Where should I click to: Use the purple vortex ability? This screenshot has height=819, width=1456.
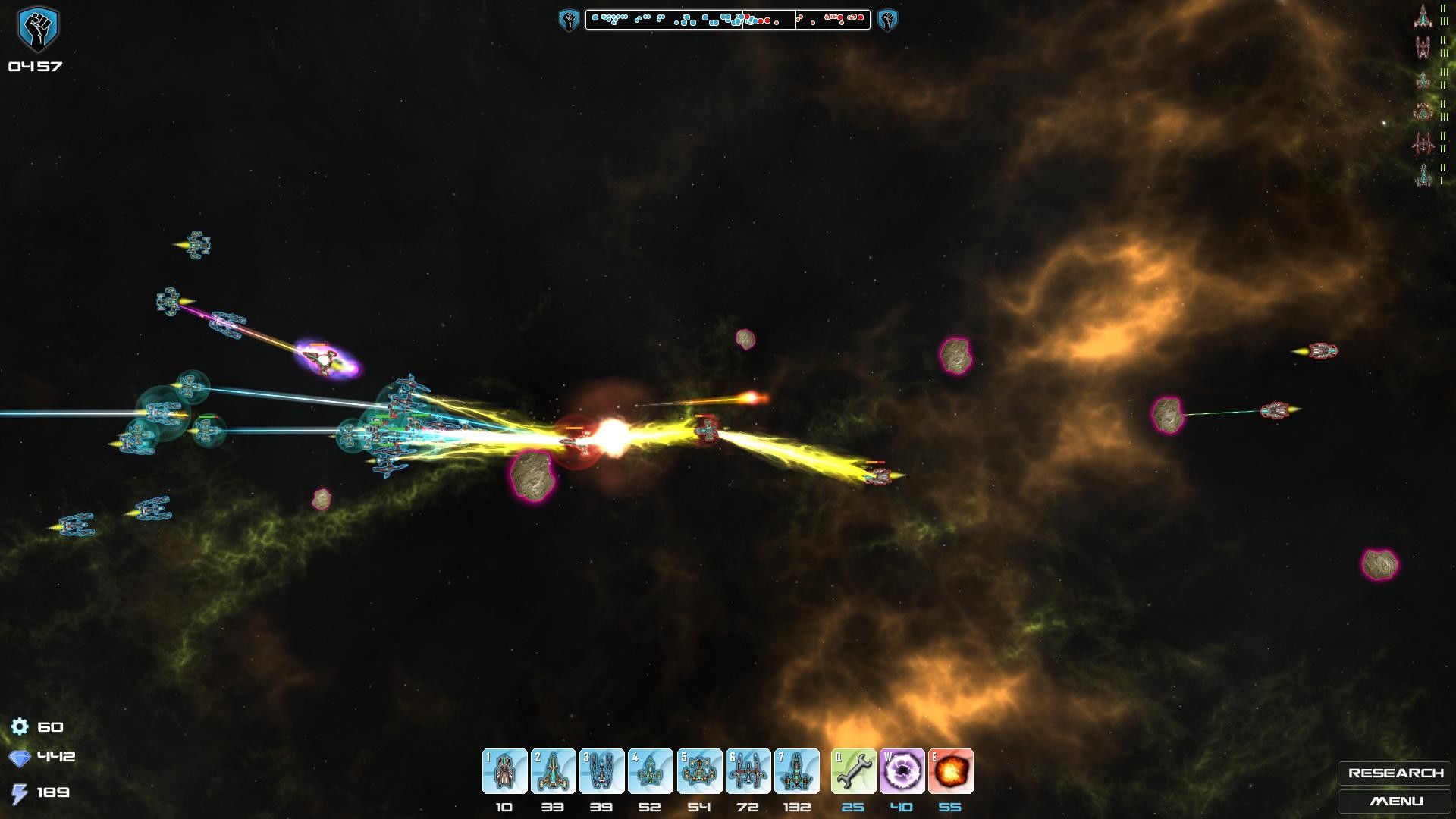coord(902,771)
